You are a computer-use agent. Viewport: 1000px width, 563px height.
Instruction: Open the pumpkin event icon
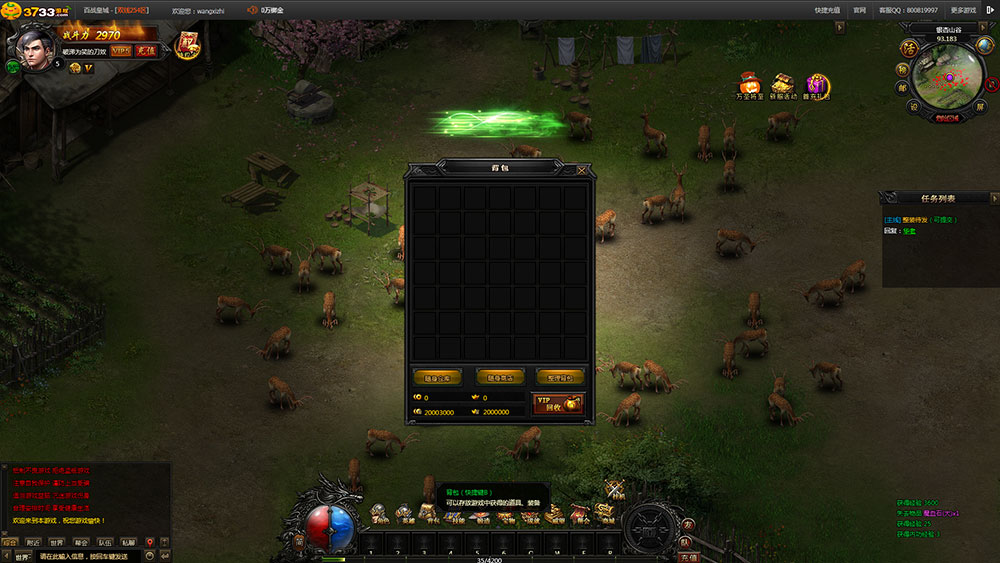point(749,84)
